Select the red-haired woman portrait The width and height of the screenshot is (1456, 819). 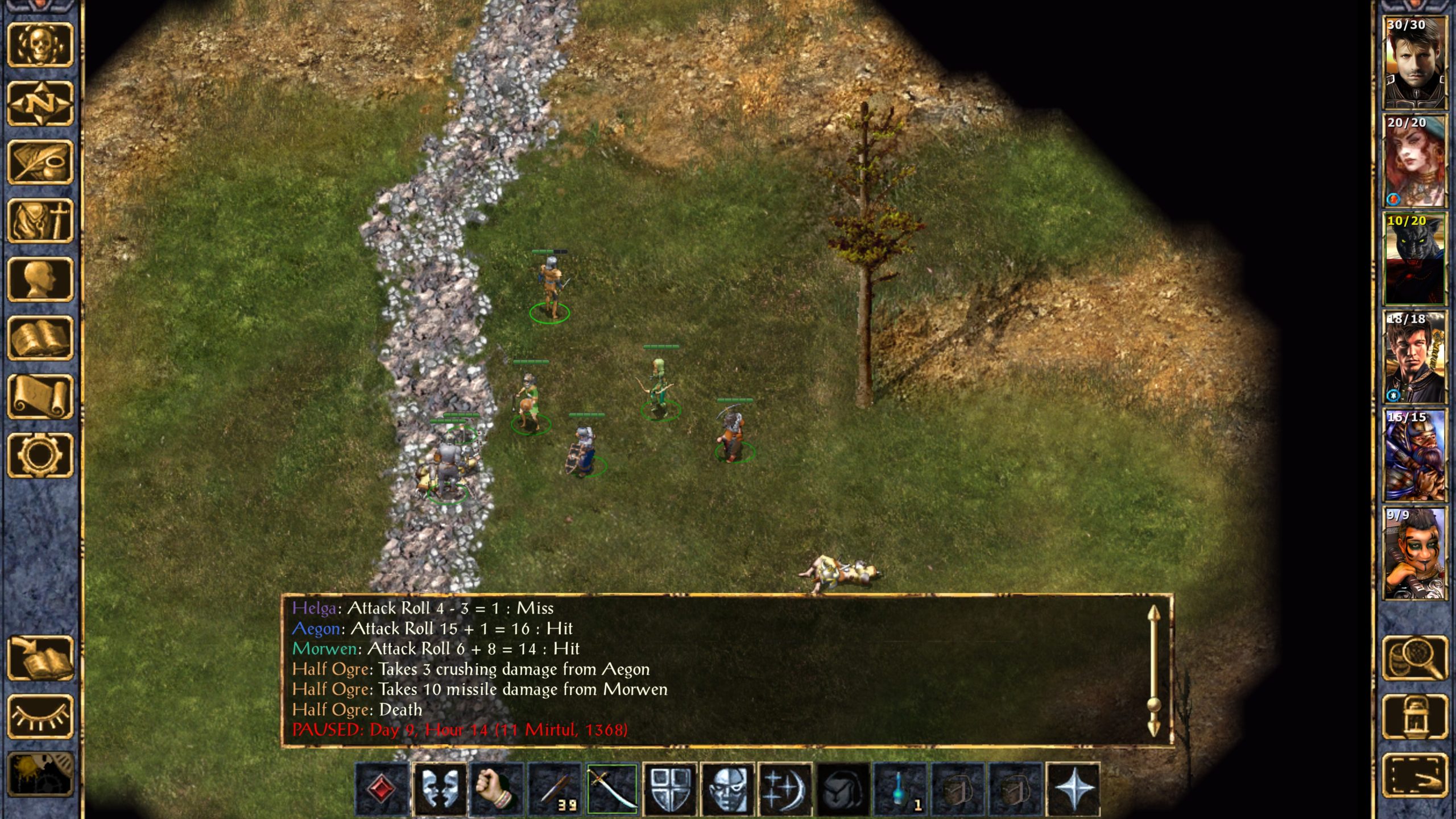(x=1414, y=161)
